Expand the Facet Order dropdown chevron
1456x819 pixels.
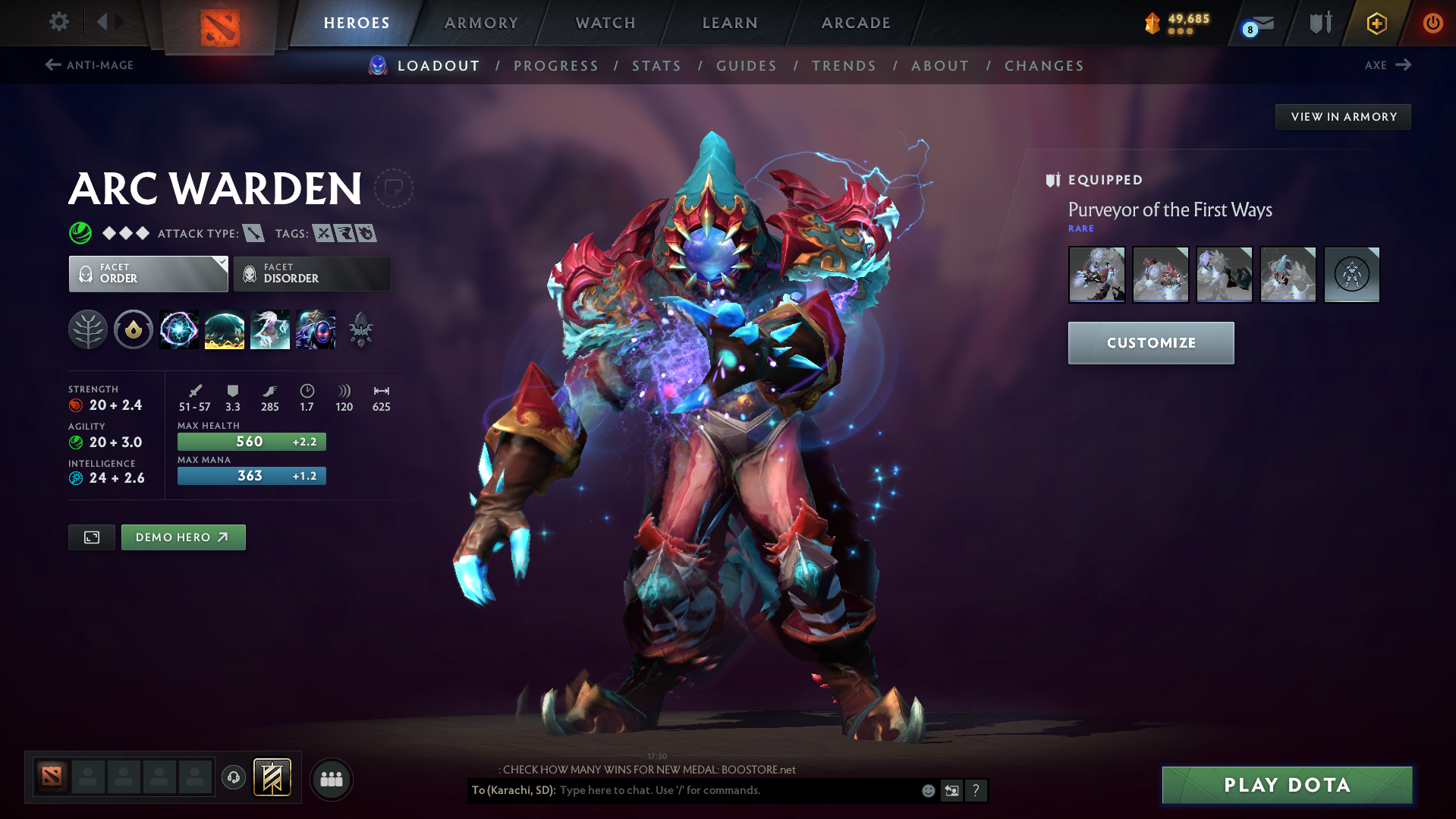pos(221,264)
